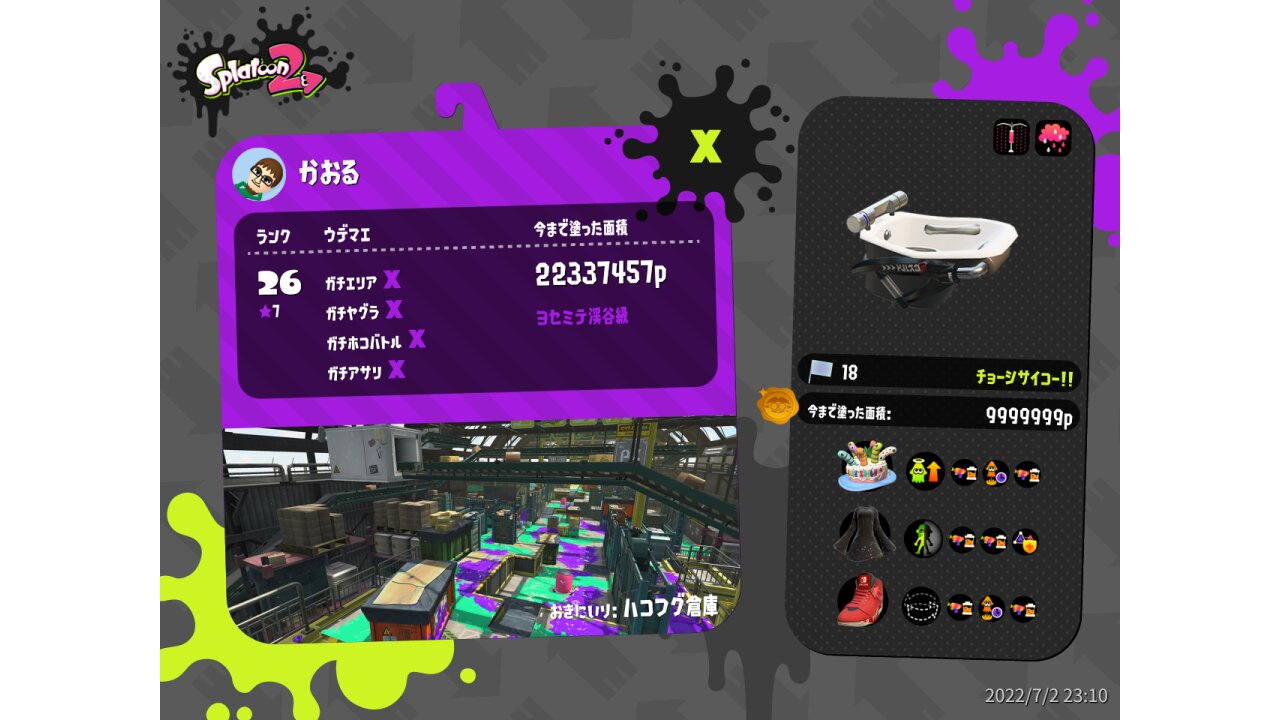
Task: View the favorite stage ハコフグ倉庫 thumbnail
Action: coord(480,530)
